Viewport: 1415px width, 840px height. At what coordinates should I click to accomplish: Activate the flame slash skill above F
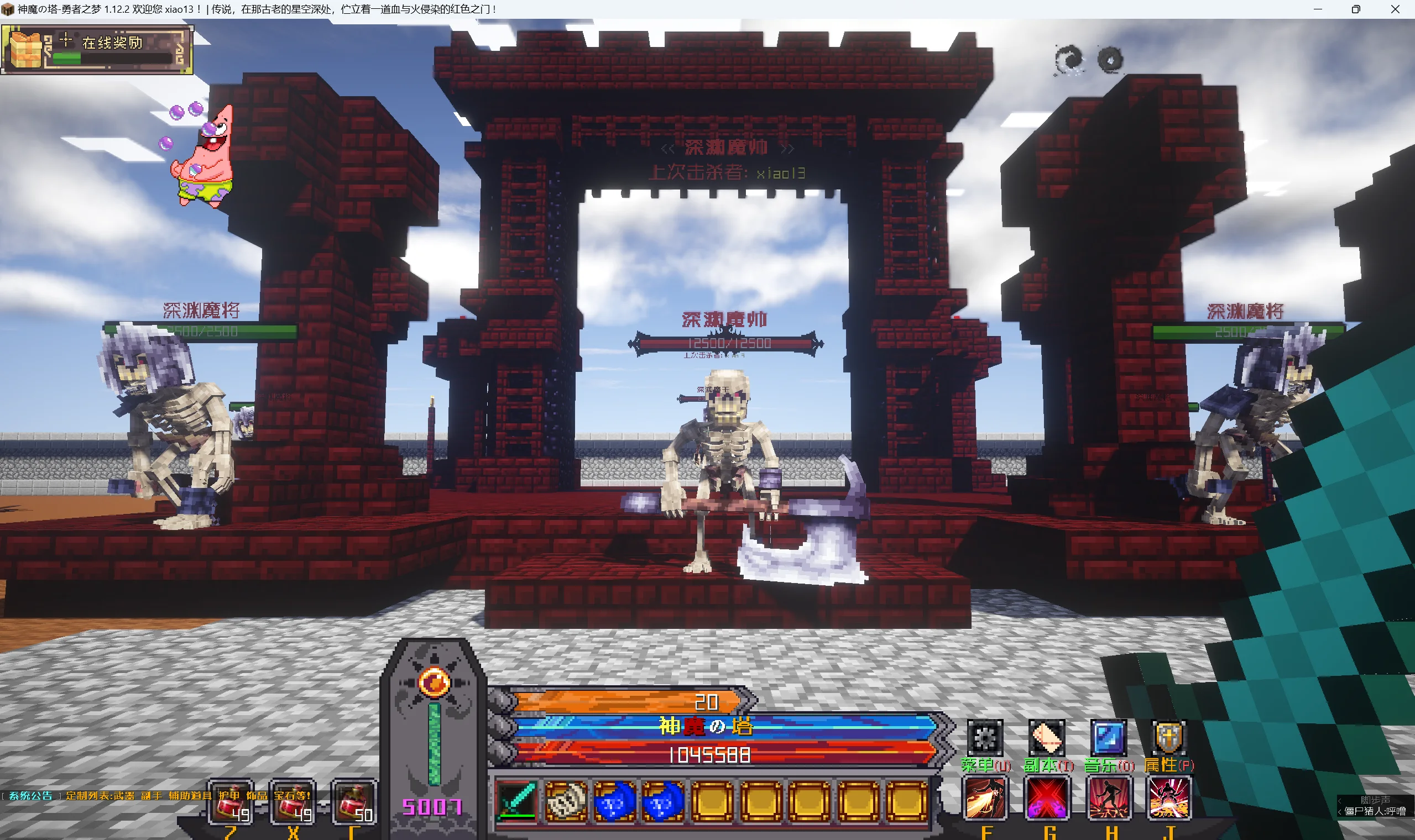coord(985,799)
